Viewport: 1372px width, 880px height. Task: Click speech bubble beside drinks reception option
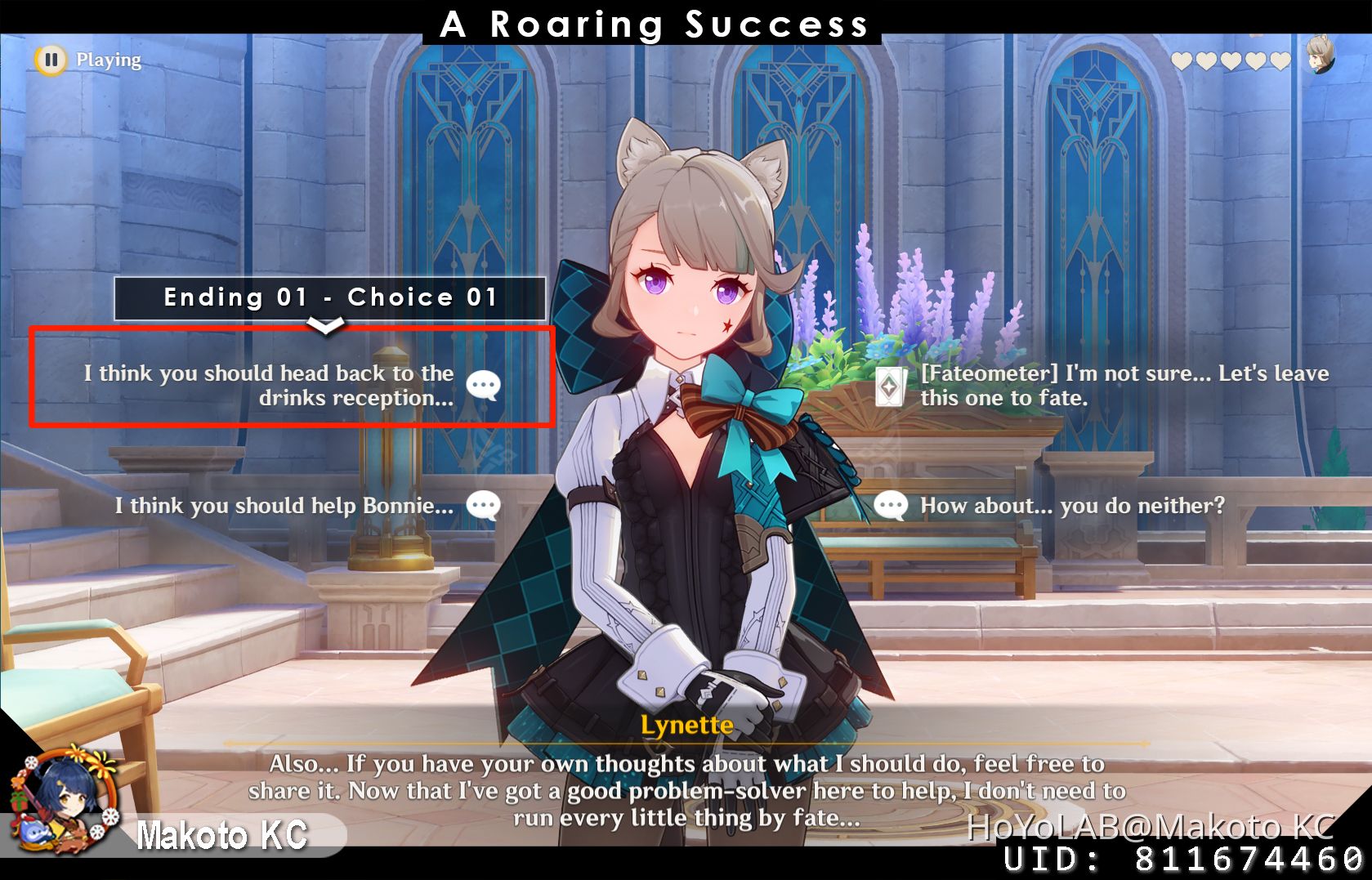[x=484, y=384]
